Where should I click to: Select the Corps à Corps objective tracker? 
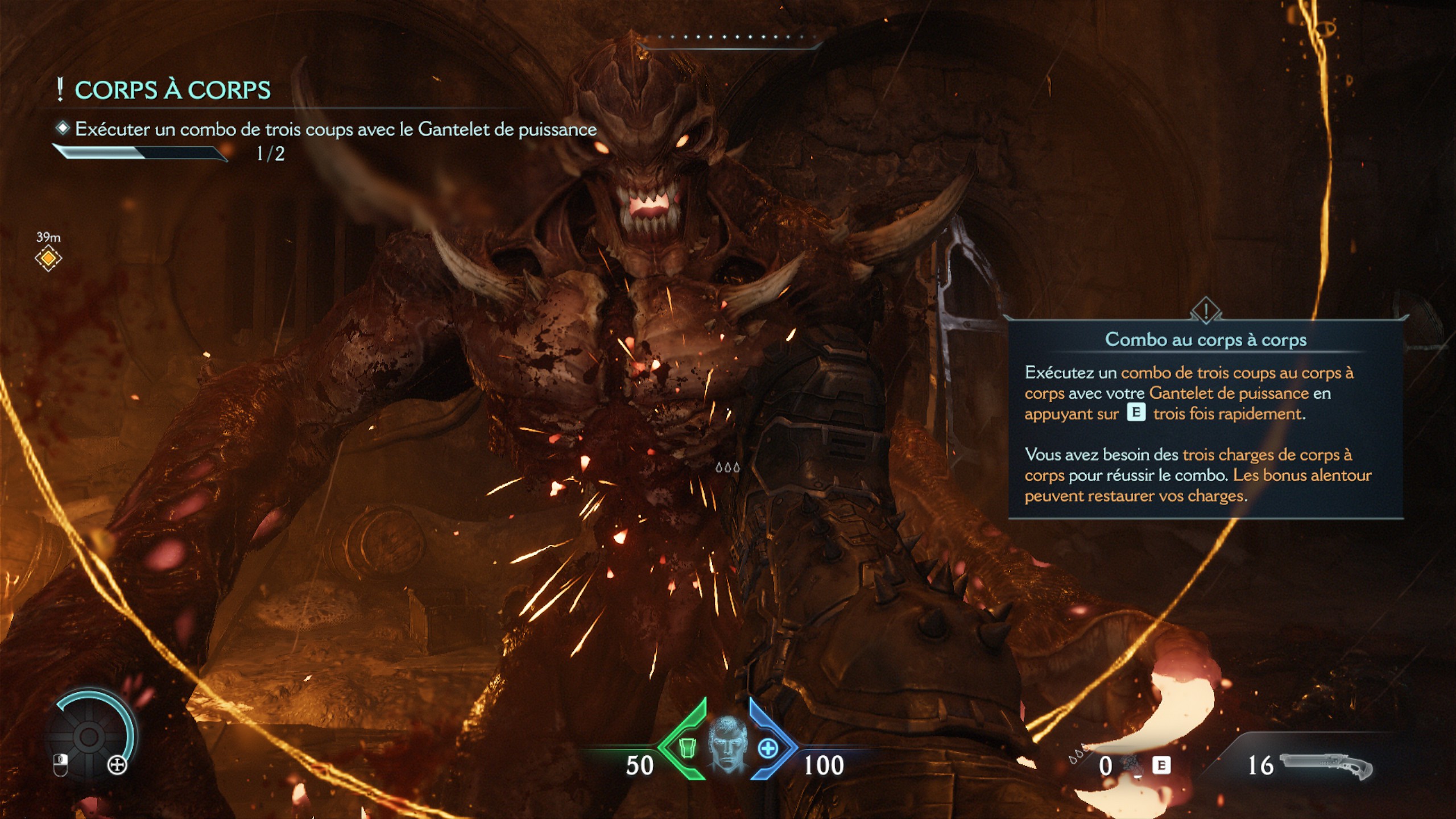point(173,91)
